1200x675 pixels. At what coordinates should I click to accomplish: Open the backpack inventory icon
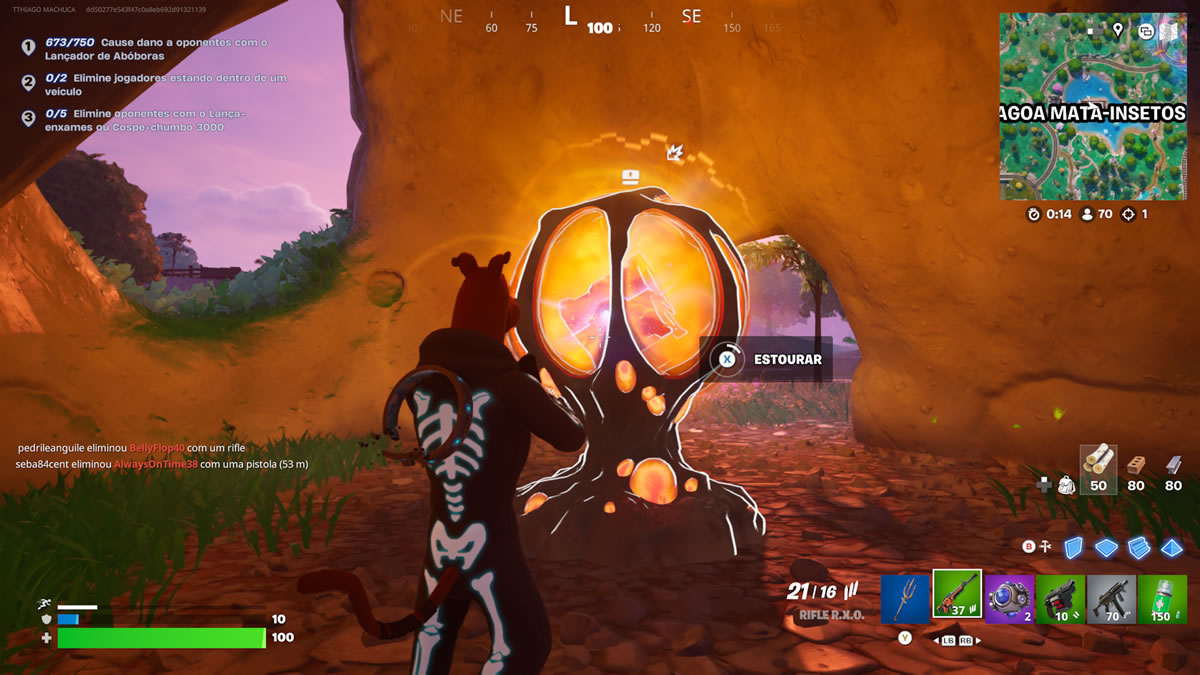(1067, 485)
